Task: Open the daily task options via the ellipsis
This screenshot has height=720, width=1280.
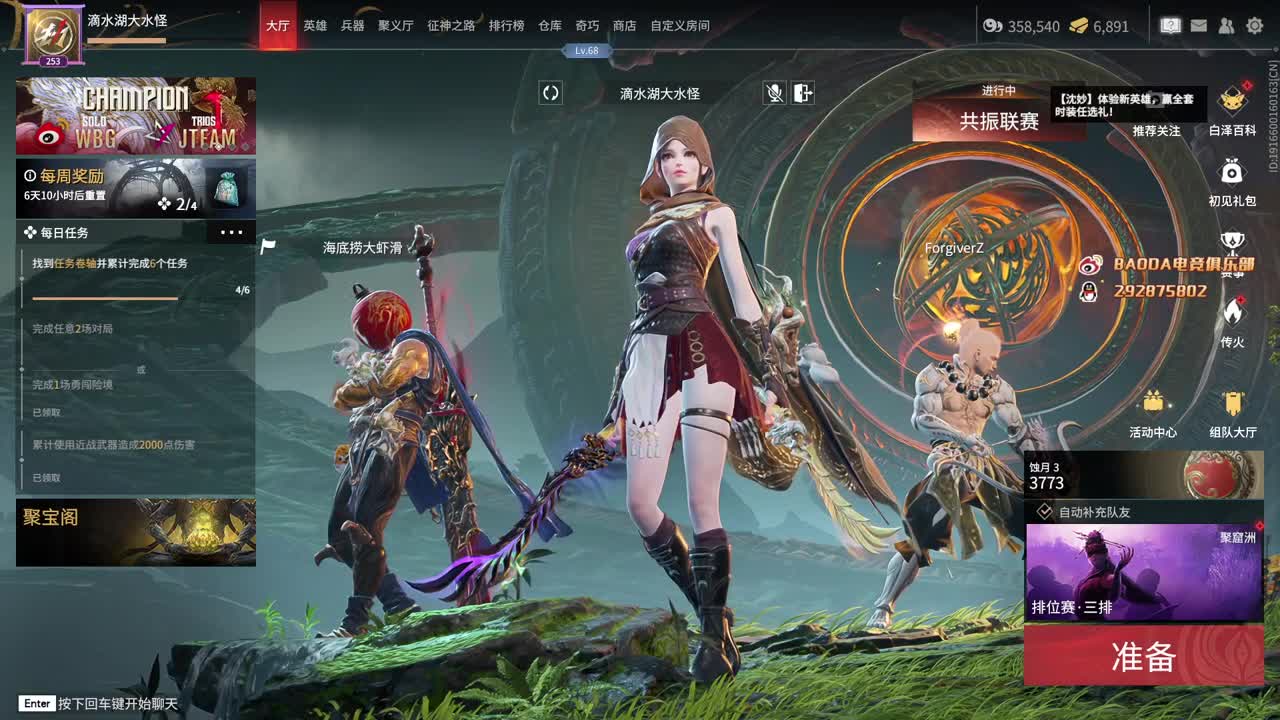Action: (x=232, y=231)
